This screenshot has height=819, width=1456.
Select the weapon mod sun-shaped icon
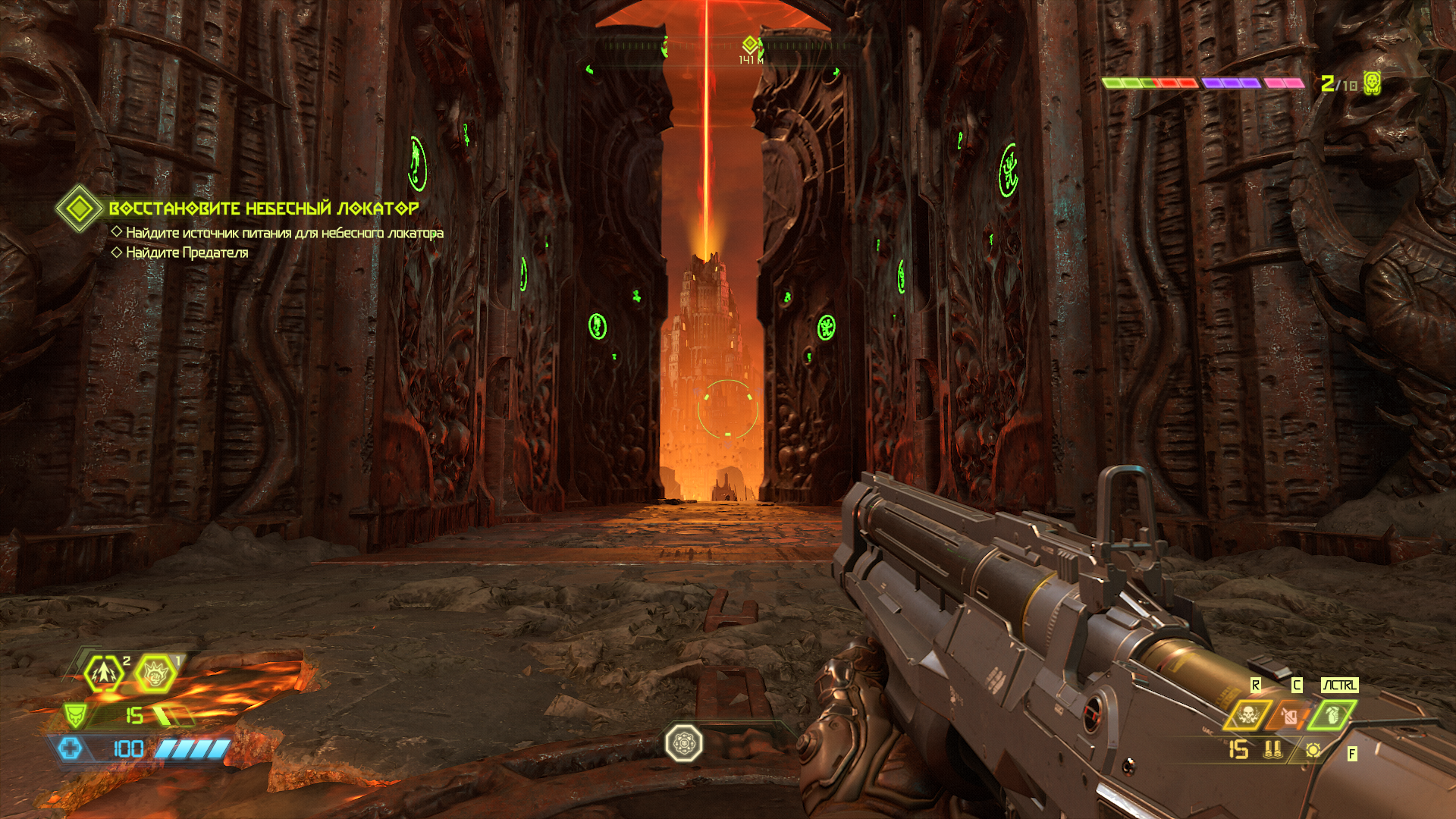(x=1313, y=750)
